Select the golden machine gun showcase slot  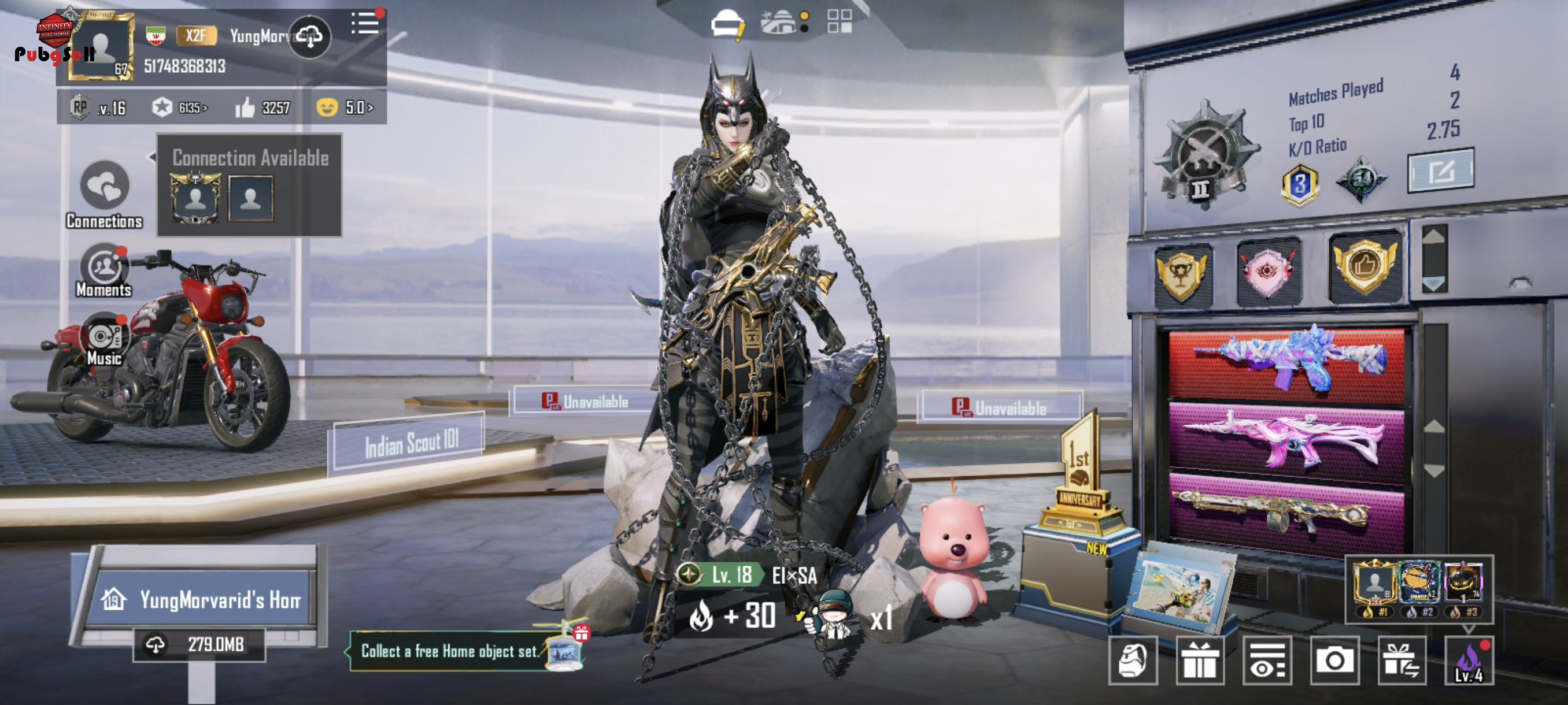1286,512
